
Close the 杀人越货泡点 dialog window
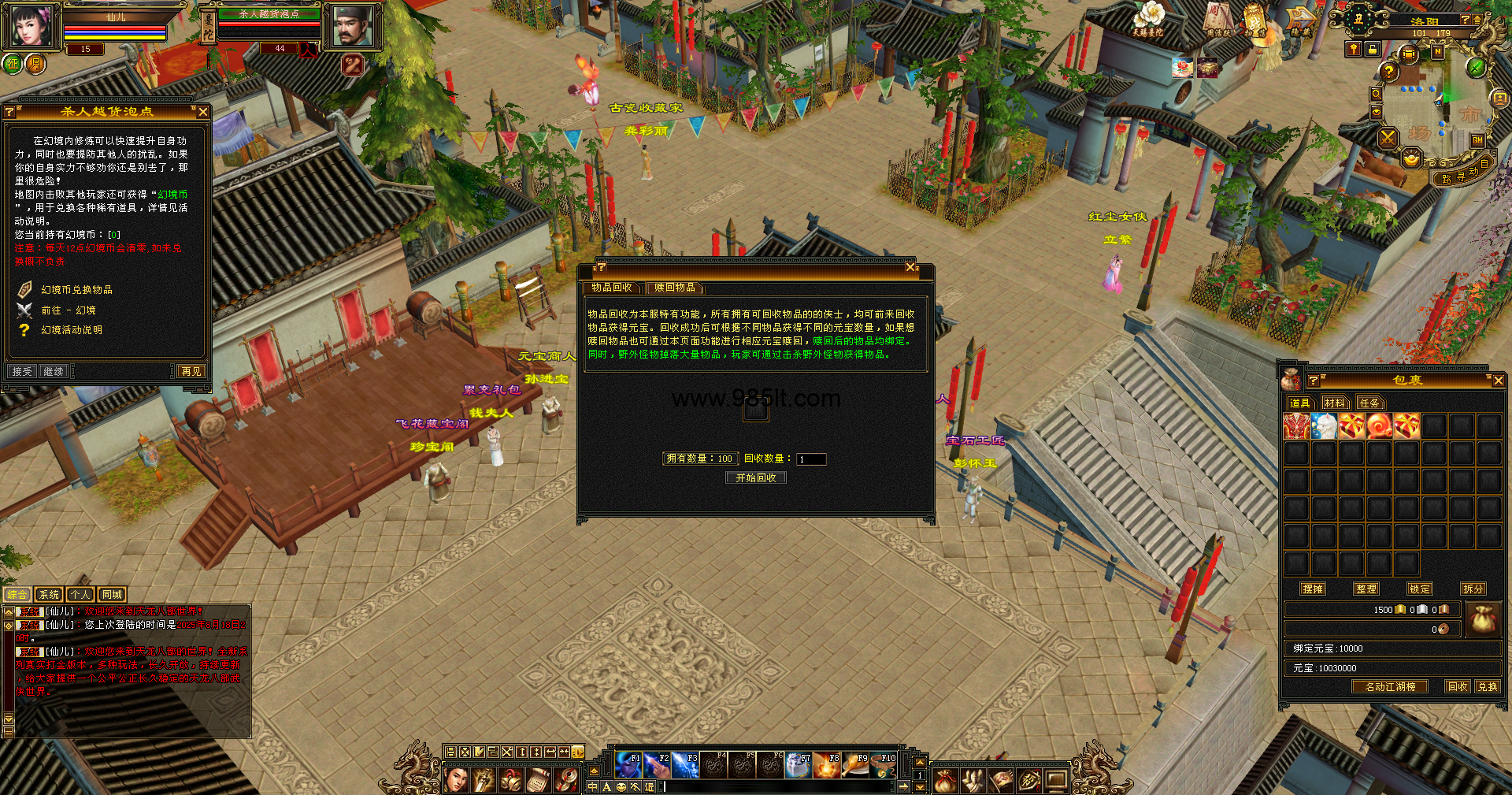point(203,112)
